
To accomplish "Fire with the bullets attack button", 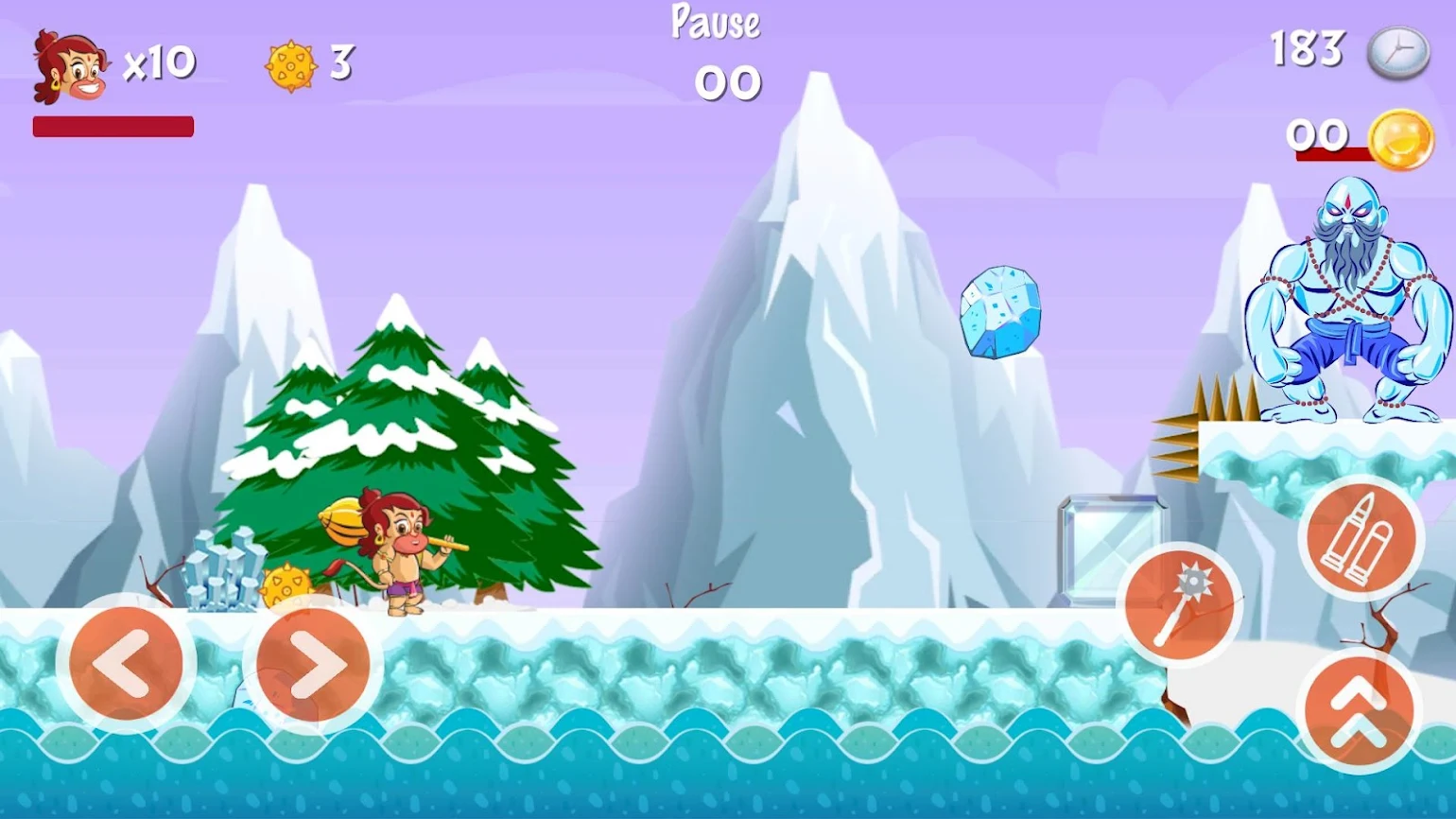I will tap(1360, 539).
